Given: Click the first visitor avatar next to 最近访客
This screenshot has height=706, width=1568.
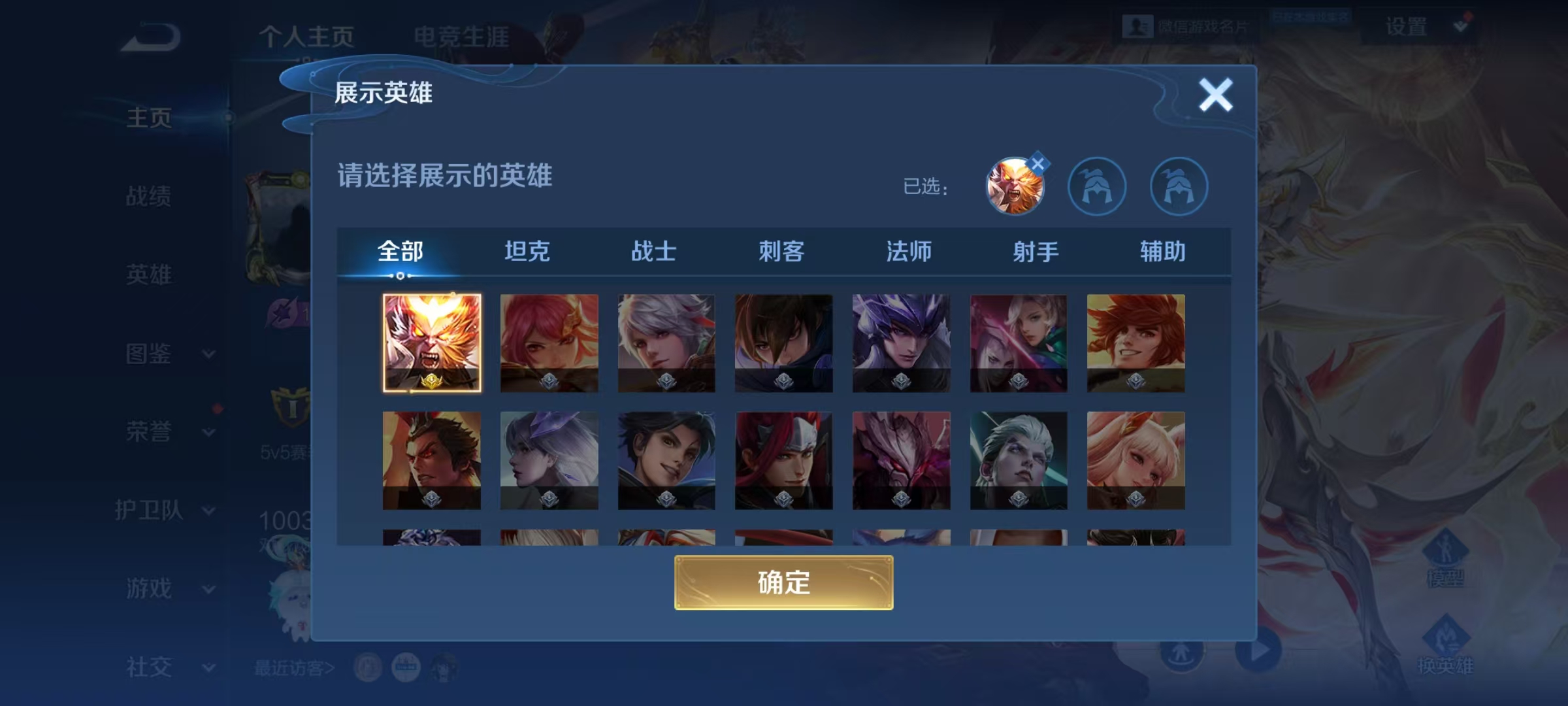Looking at the screenshot, I should (x=369, y=668).
